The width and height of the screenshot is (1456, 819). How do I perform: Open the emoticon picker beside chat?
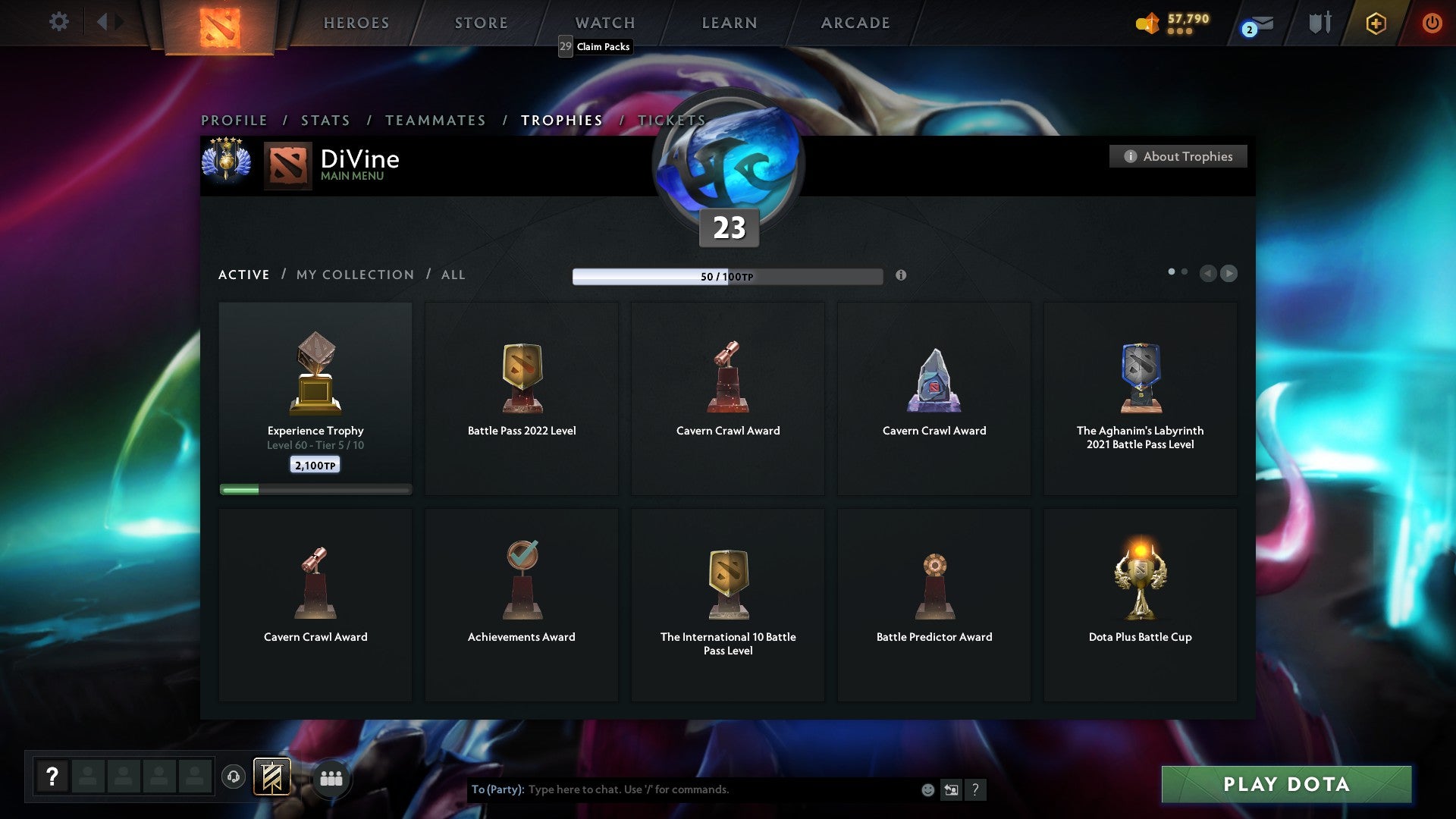coord(927,789)
